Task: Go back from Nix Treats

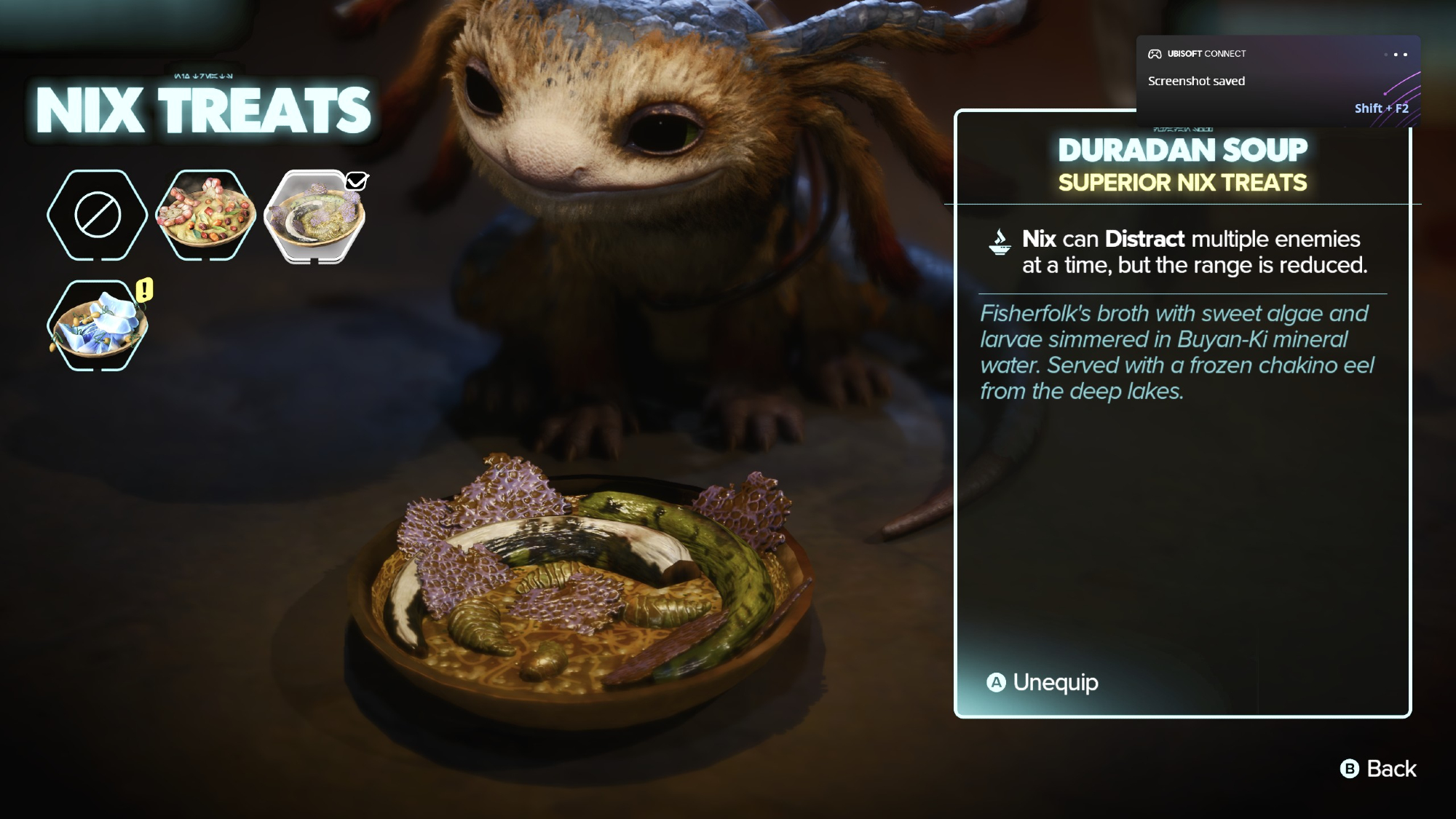Action: point(1378,769)
